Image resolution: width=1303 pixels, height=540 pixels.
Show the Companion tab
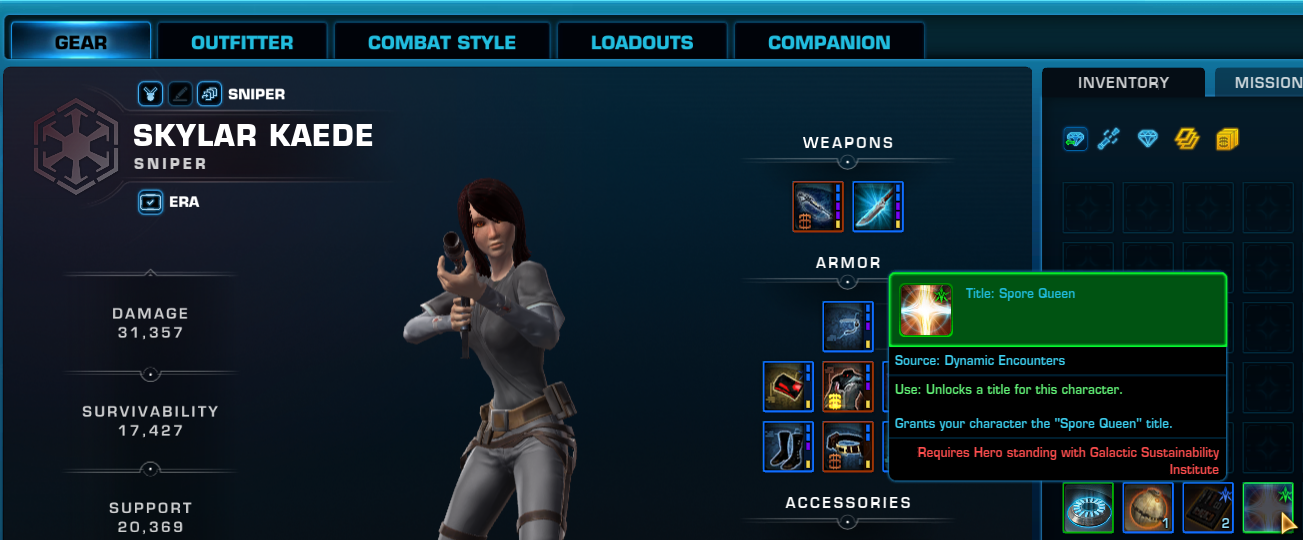[x=829, y=43]
